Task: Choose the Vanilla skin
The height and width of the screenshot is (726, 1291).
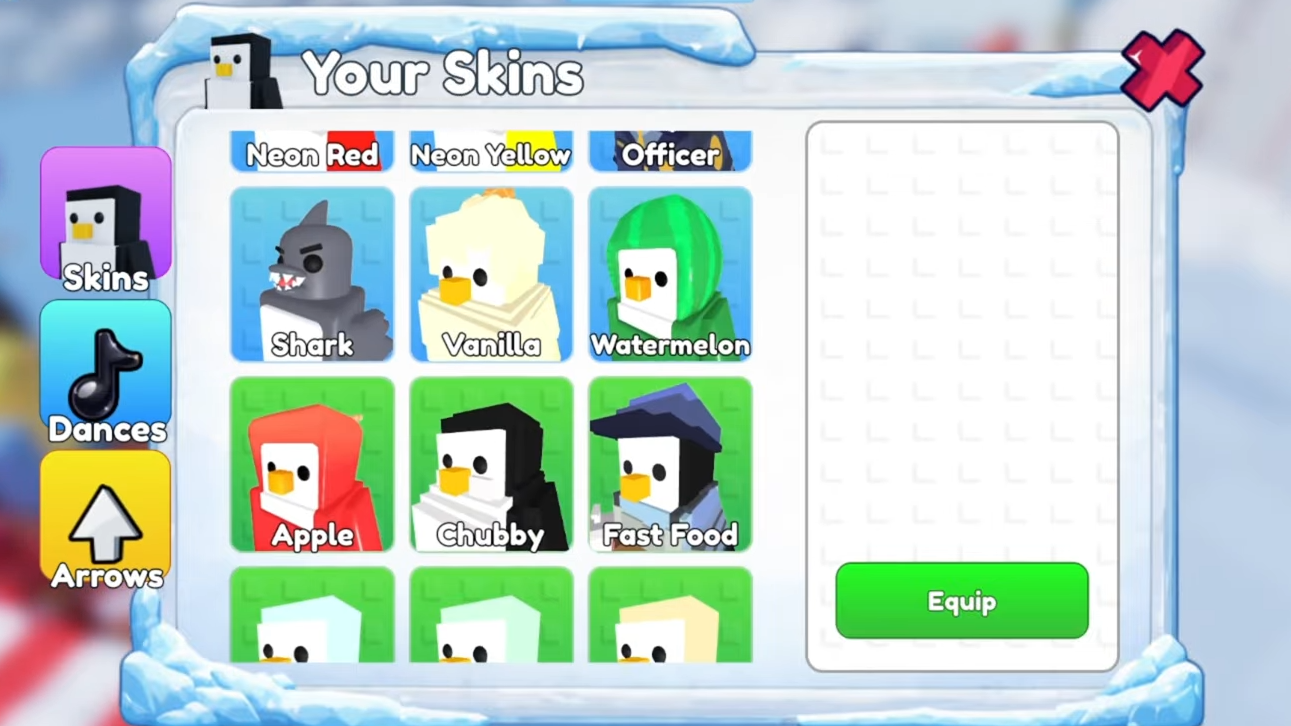Action: 491,274
